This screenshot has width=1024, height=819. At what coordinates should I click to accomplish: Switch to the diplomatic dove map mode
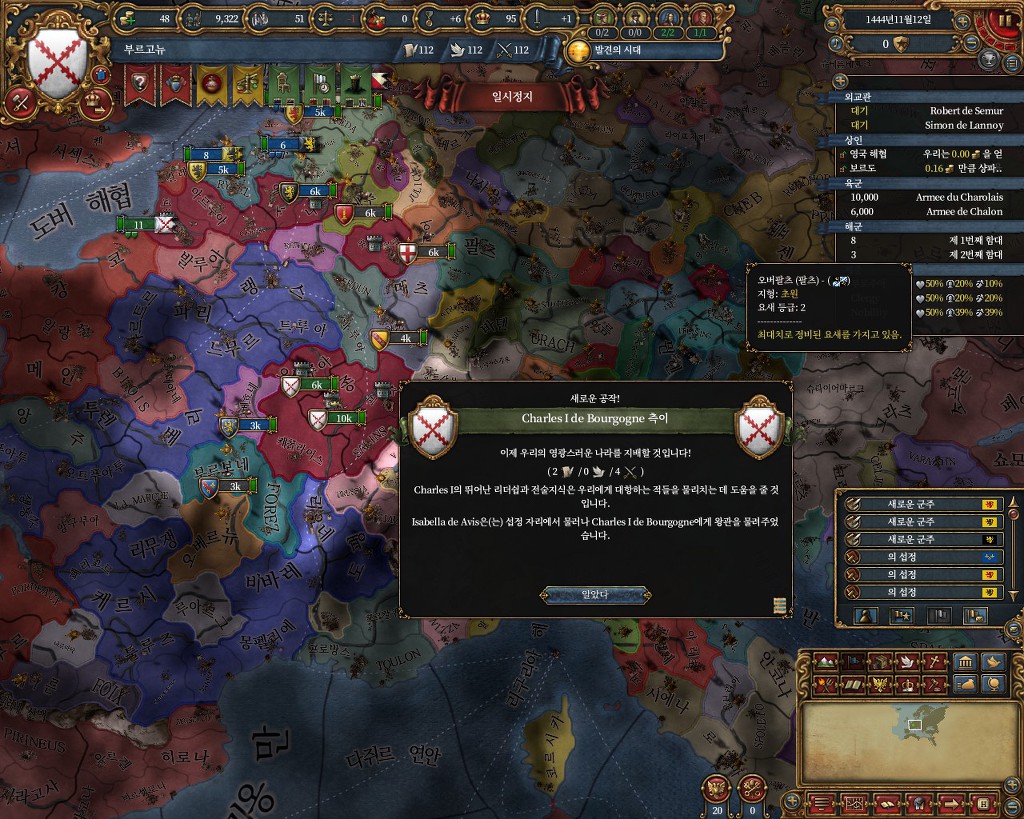point(905,662)
